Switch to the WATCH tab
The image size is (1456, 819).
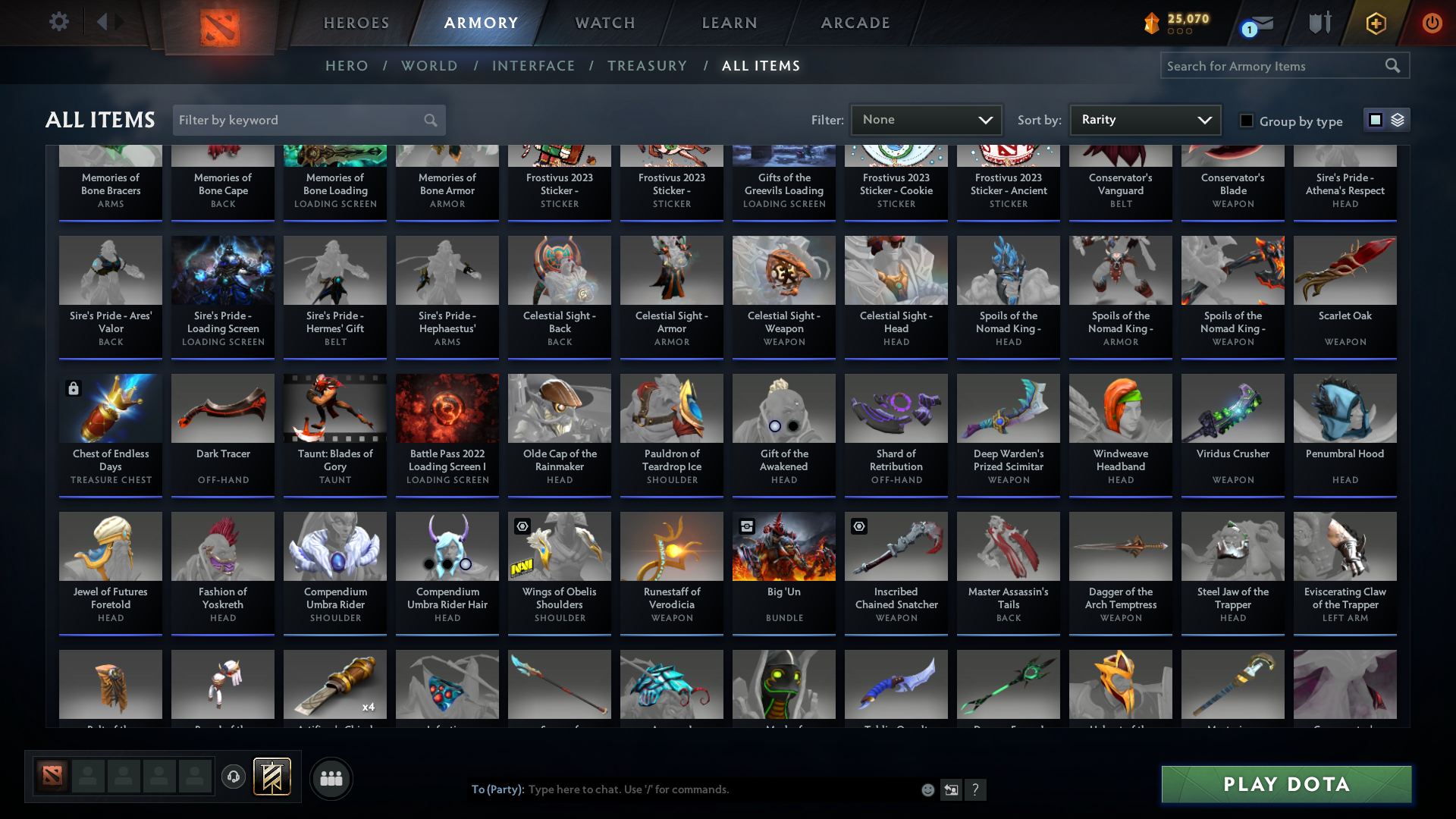coord(604,23)
